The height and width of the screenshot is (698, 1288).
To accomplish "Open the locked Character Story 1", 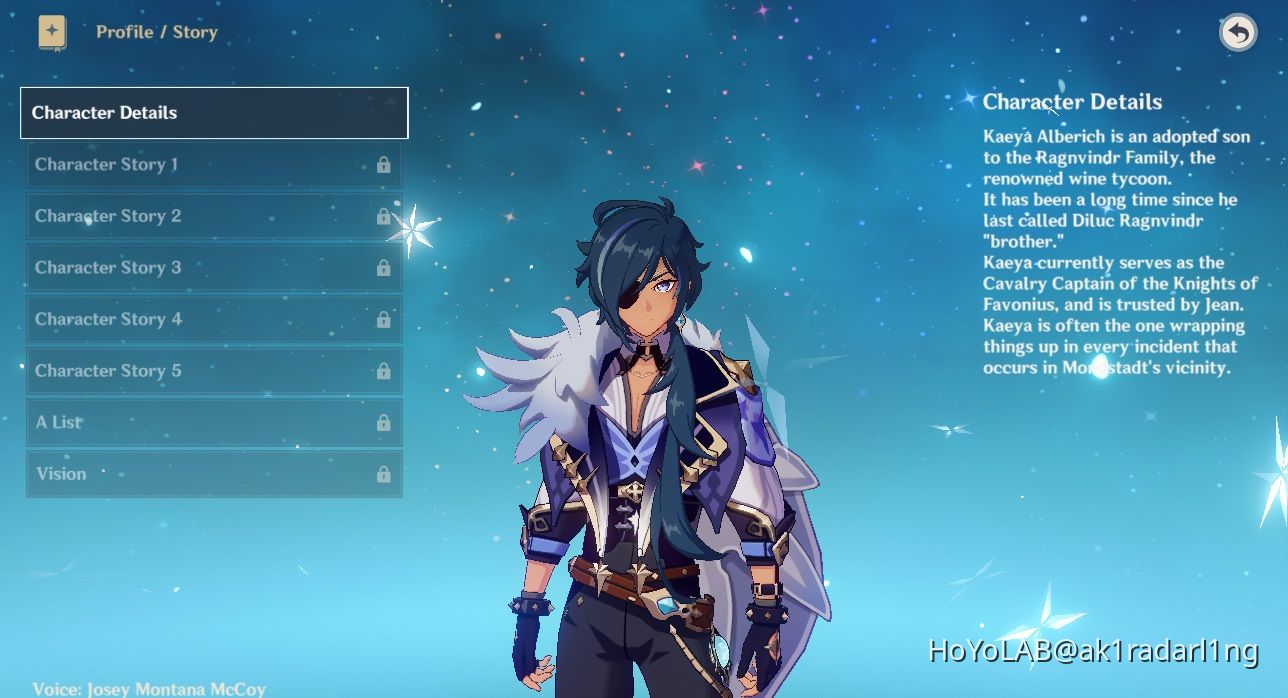I will tap(214, 164).
